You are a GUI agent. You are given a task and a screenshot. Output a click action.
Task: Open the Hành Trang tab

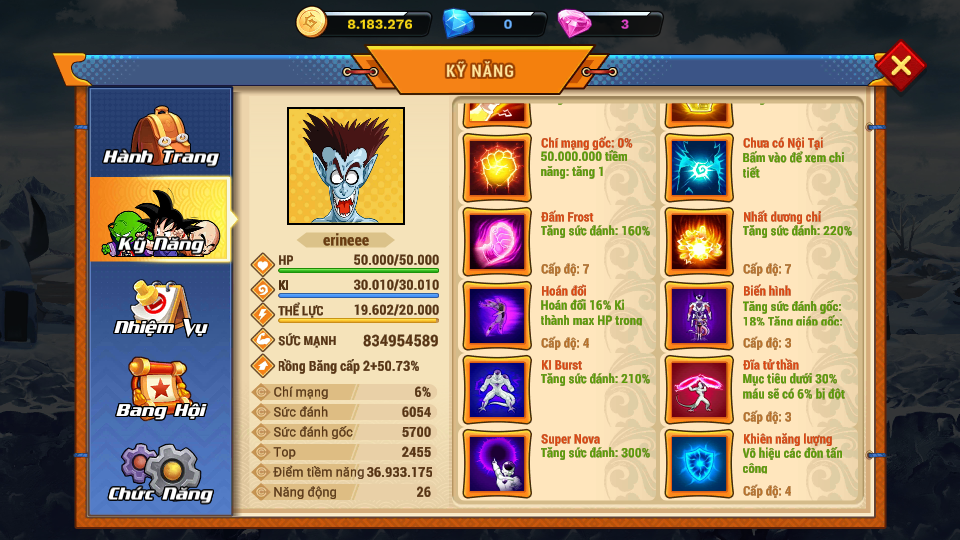tap(161, 135)
